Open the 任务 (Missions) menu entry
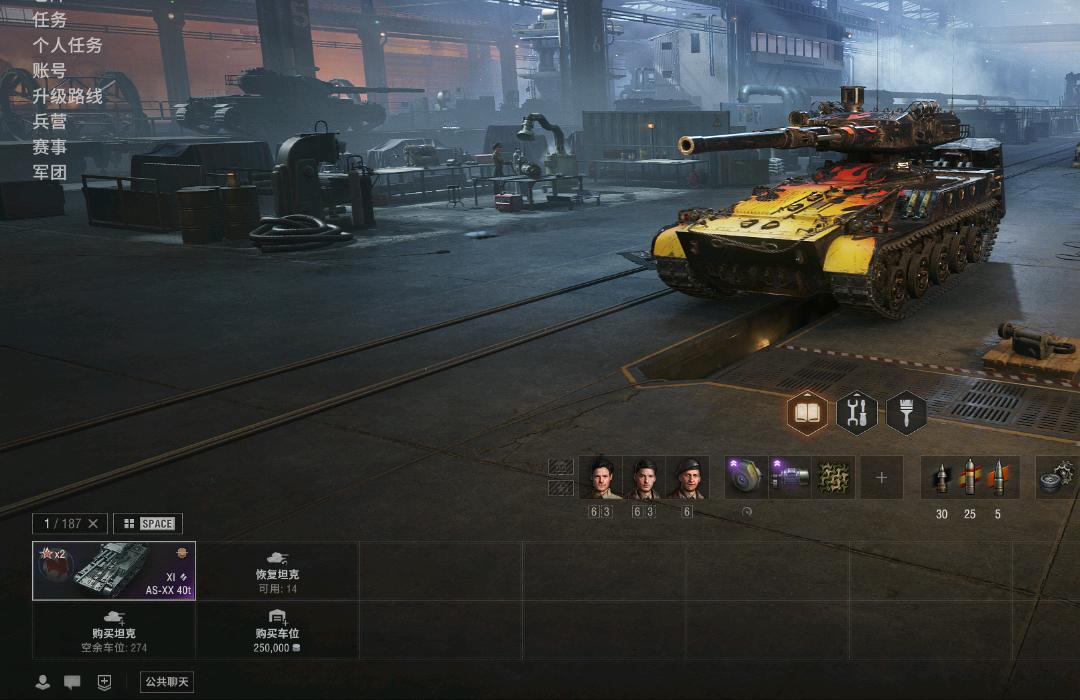Viewport: 1080px width, 700px height. point(50,20)
